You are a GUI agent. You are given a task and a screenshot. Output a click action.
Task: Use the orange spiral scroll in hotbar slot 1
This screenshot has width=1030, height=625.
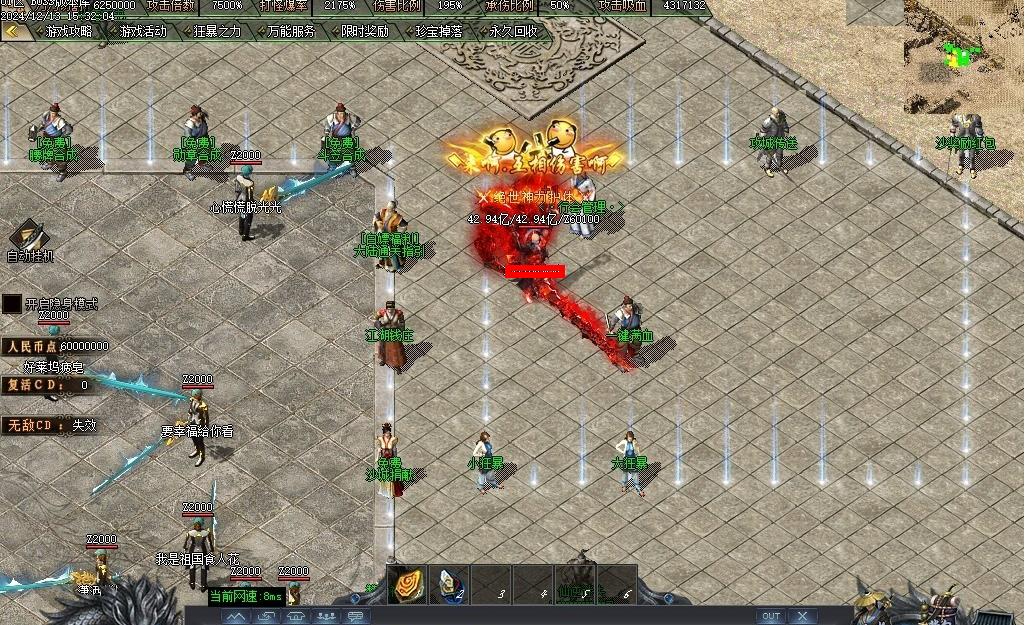[x=407, y=583]
